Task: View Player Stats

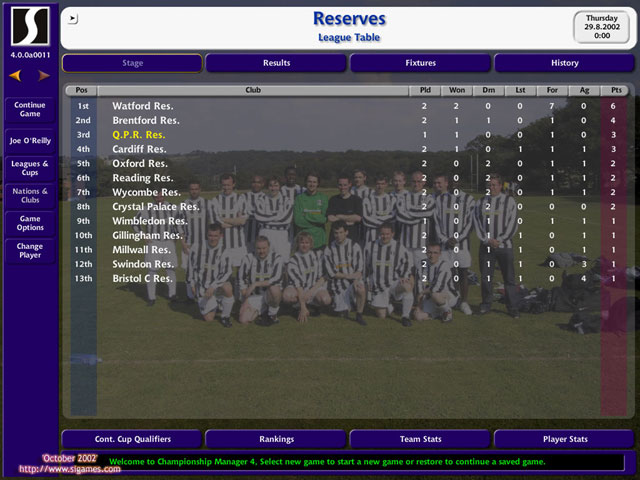Action: tap(564, 439)
